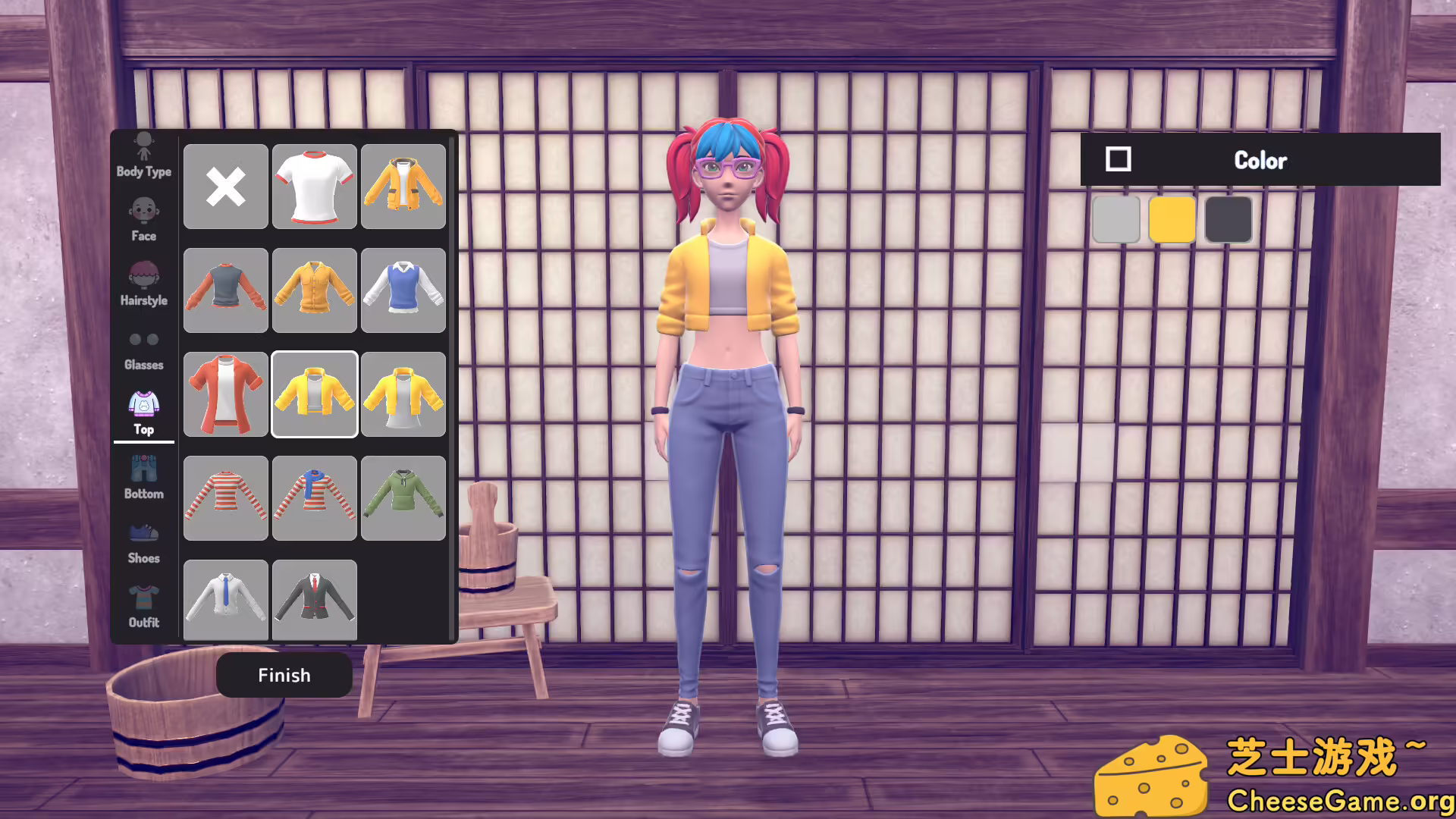This screenshot has width=1456, height=819.
Task: Select the yellow color swatch
Action: click(1172, 220)
